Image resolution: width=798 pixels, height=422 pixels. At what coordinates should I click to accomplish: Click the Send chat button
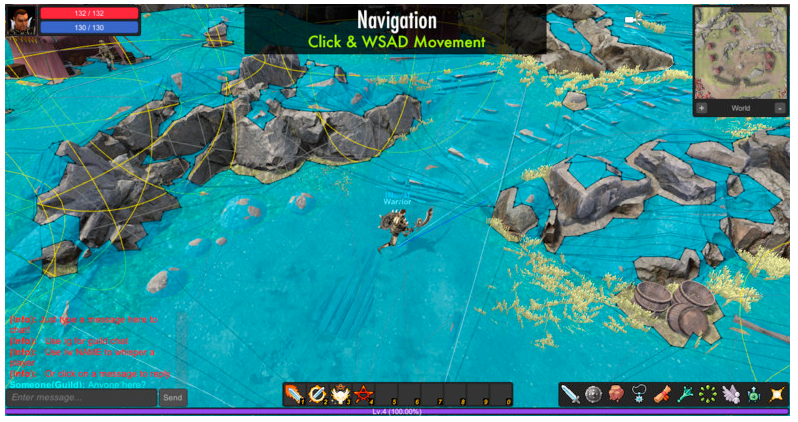(x=173, y=397)
